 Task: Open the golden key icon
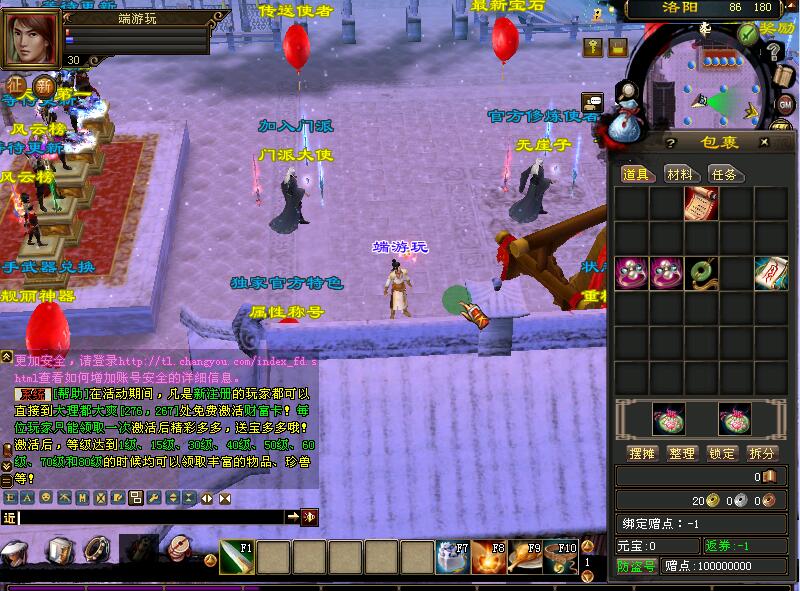593,47
